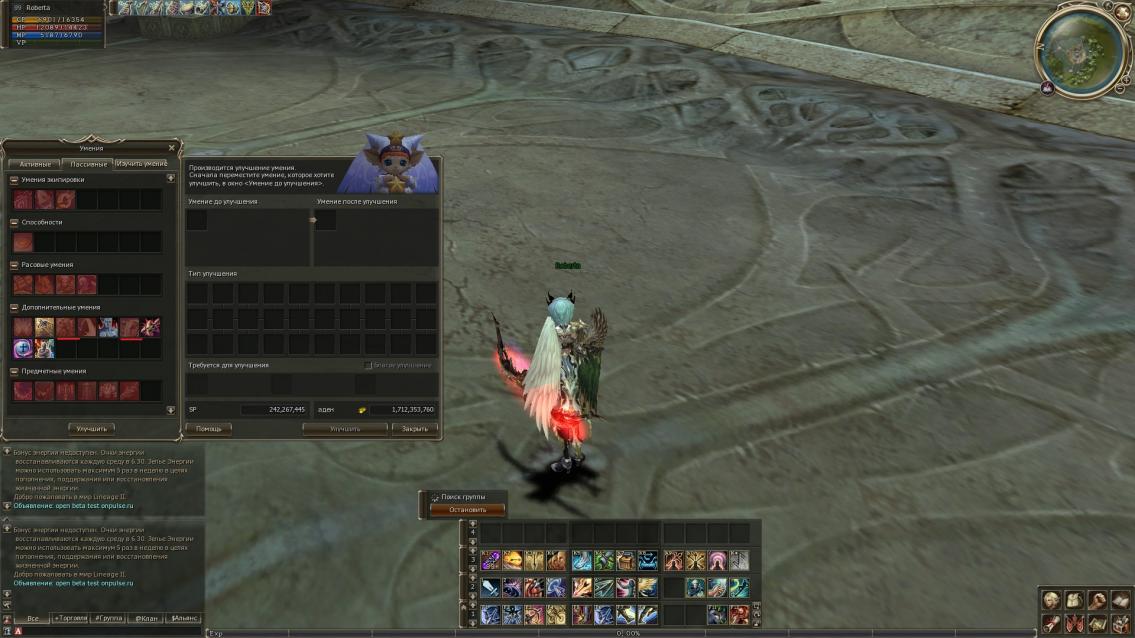Open Помощь in the skill enhancement window

208,428
